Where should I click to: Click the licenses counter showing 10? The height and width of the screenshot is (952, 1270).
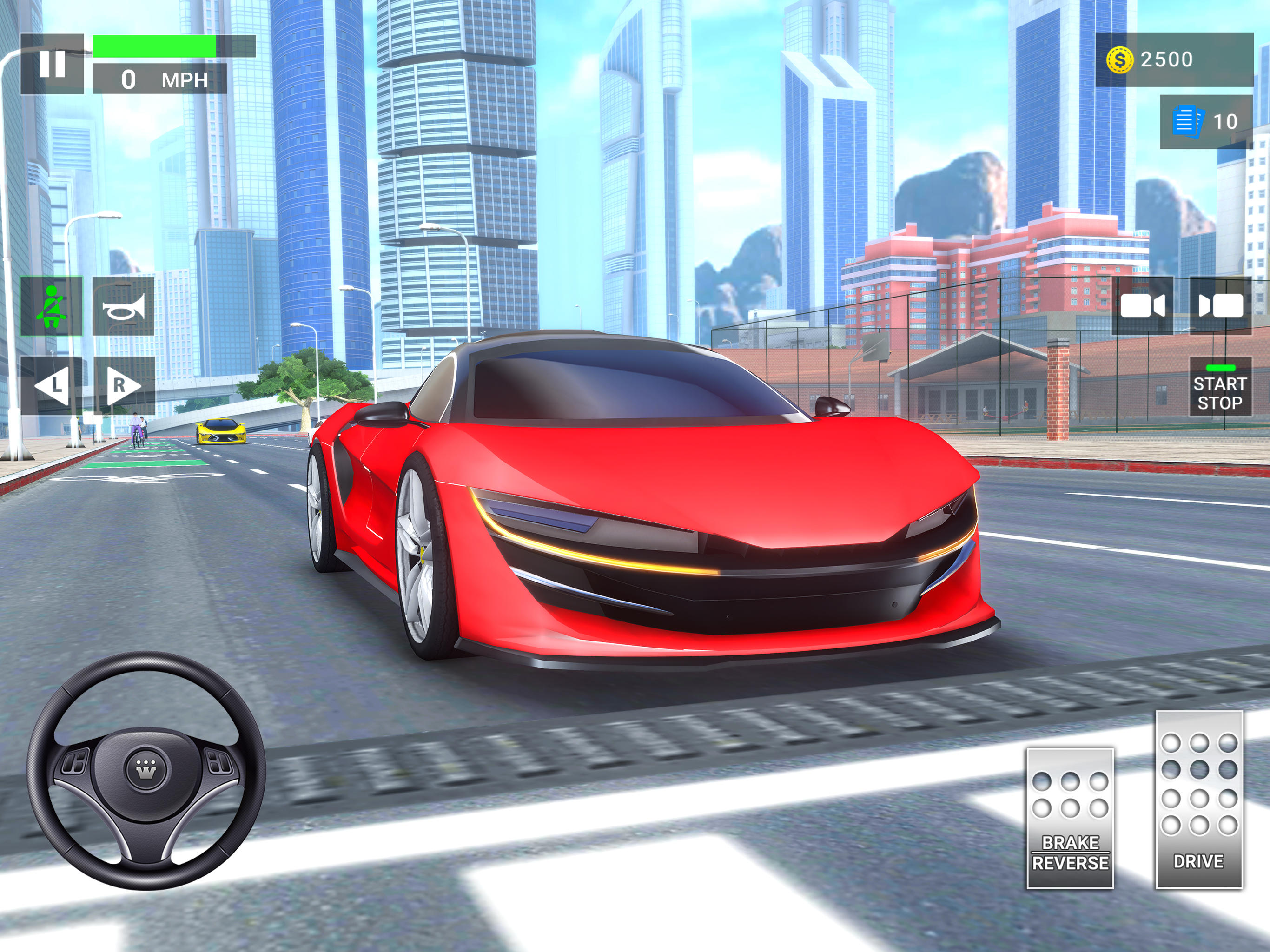coord(1226,122)
